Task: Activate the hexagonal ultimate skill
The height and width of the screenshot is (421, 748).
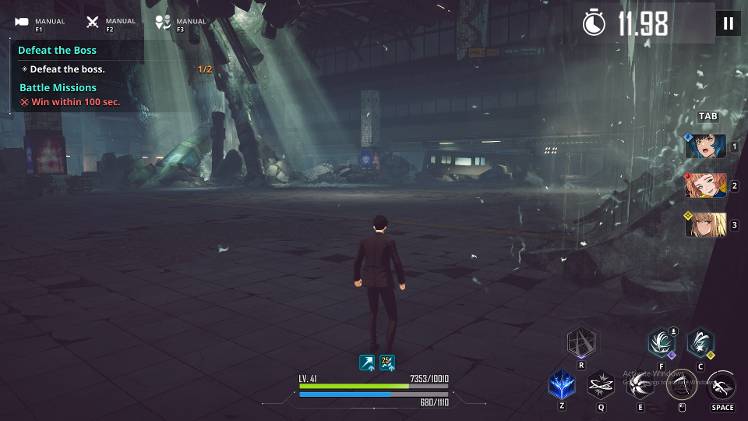Action: pyautogui.click(x=581, y=345)
